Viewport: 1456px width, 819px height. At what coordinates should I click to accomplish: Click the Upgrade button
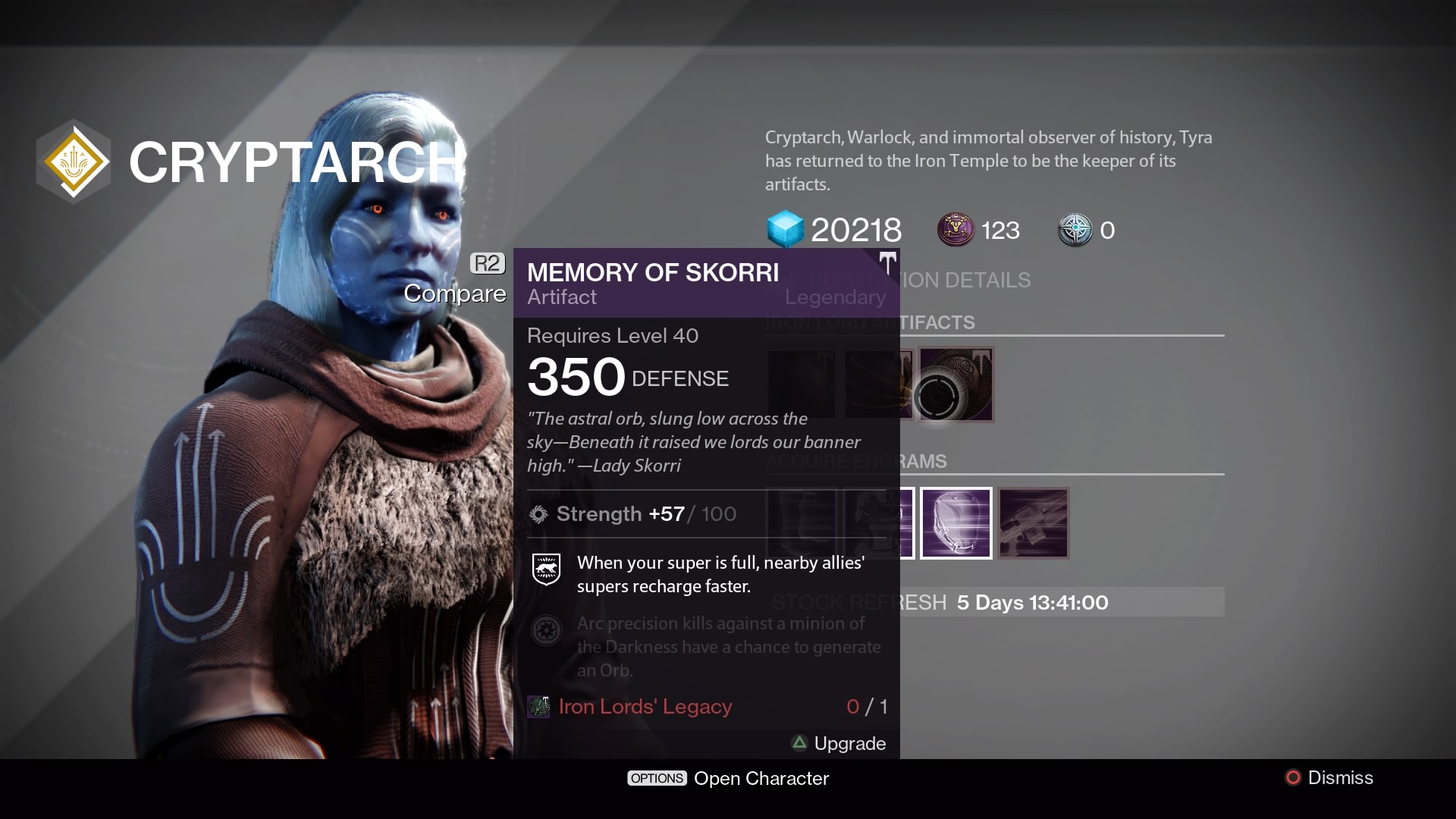tap(849, 744)
